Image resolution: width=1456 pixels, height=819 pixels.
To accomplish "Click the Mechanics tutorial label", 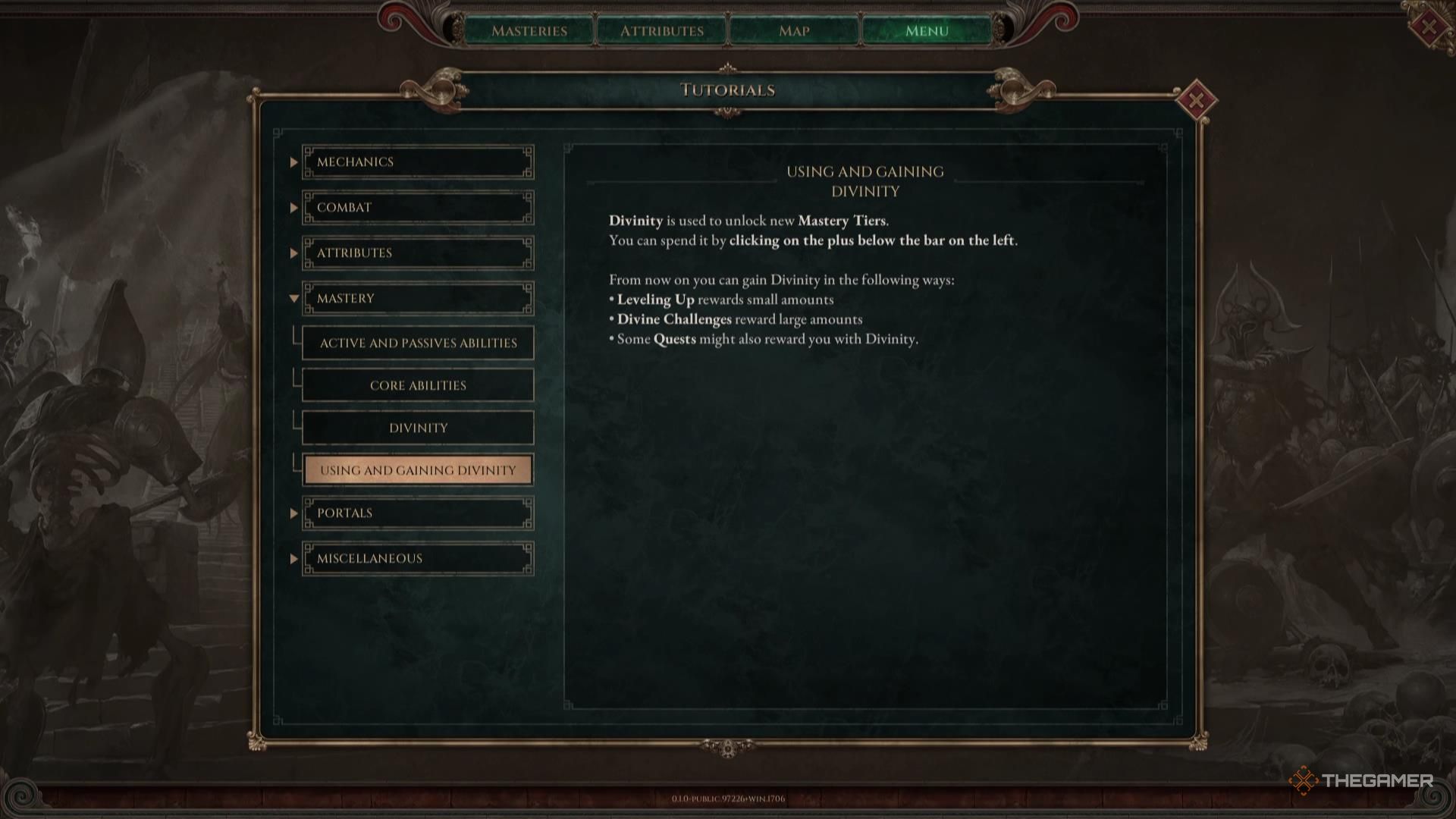I will (418, 161).
